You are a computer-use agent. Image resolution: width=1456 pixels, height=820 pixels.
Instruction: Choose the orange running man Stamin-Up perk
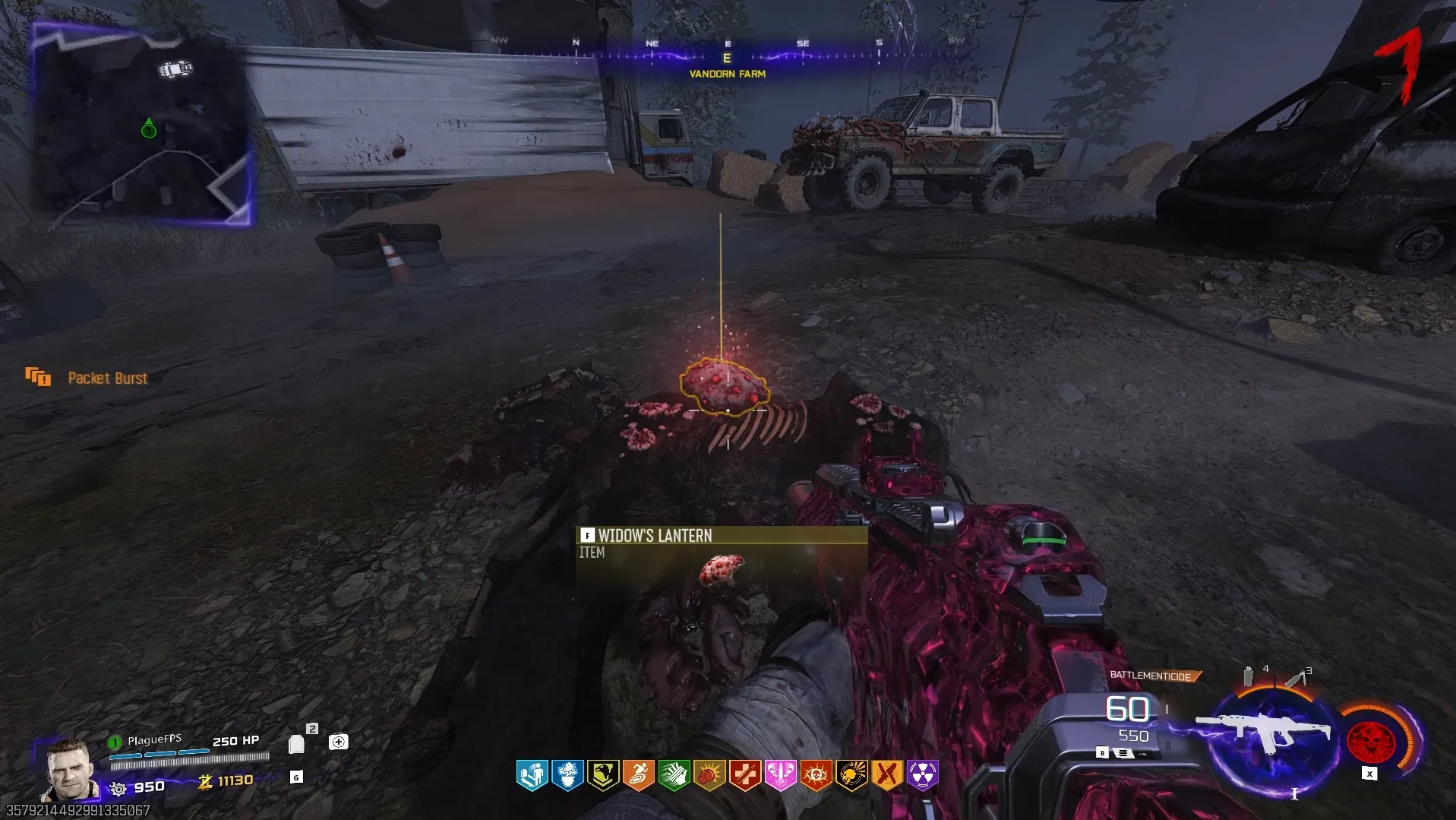click(x=638, y=775)
